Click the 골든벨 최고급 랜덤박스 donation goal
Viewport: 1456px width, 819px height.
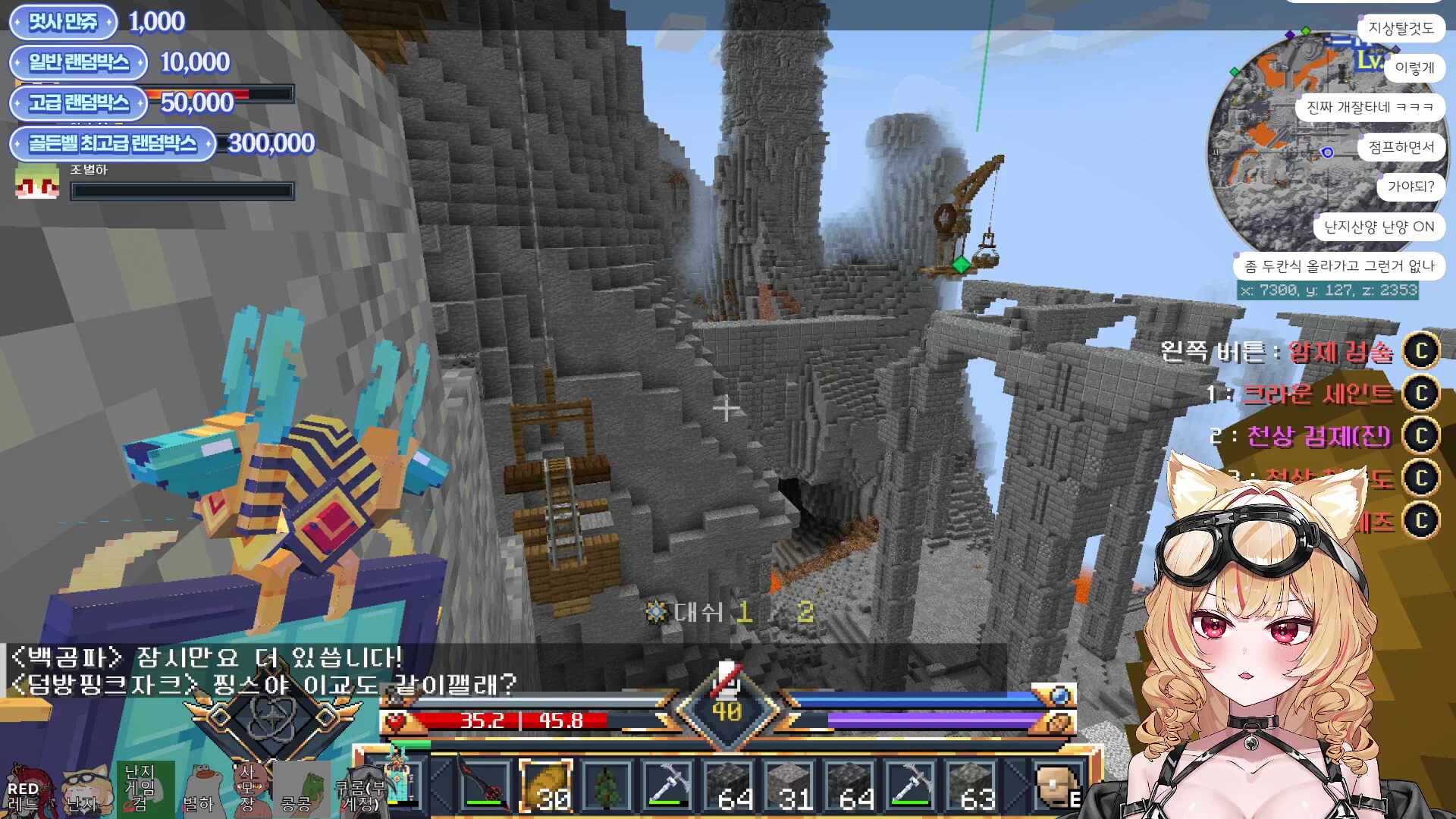tap(112, 143)
